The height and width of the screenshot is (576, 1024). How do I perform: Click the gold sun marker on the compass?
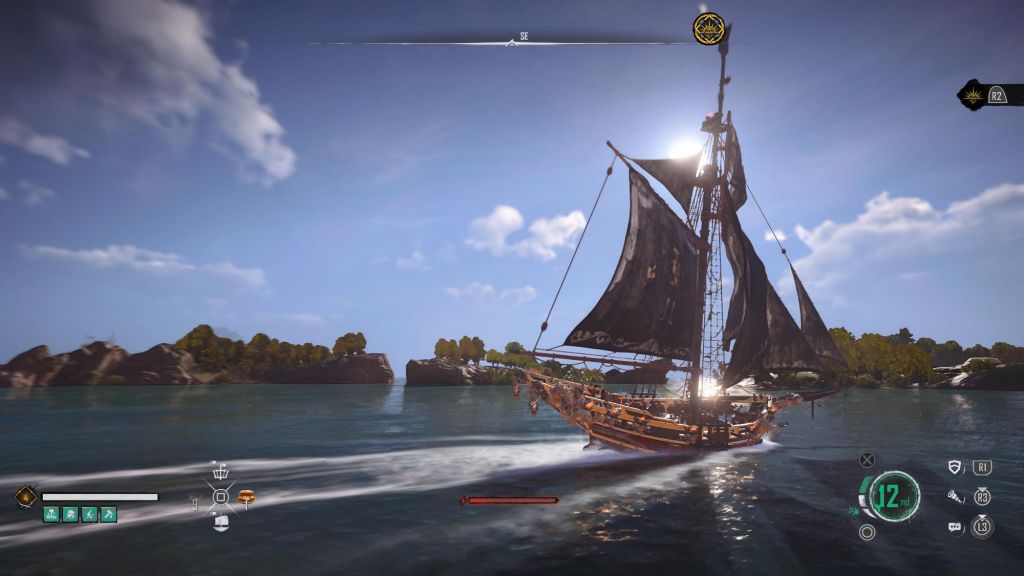tap(709, 28)
